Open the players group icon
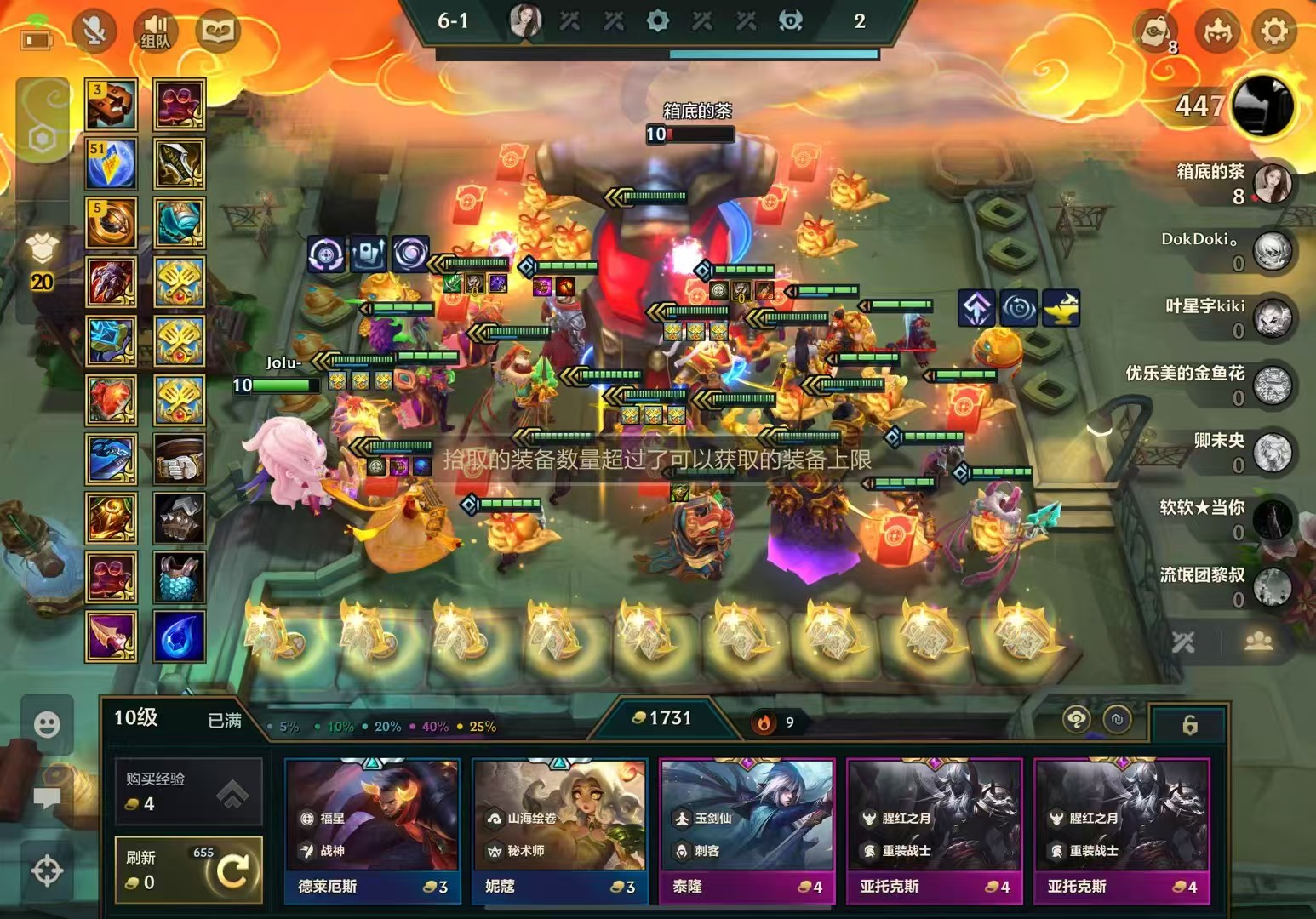 pos(1258,642)
